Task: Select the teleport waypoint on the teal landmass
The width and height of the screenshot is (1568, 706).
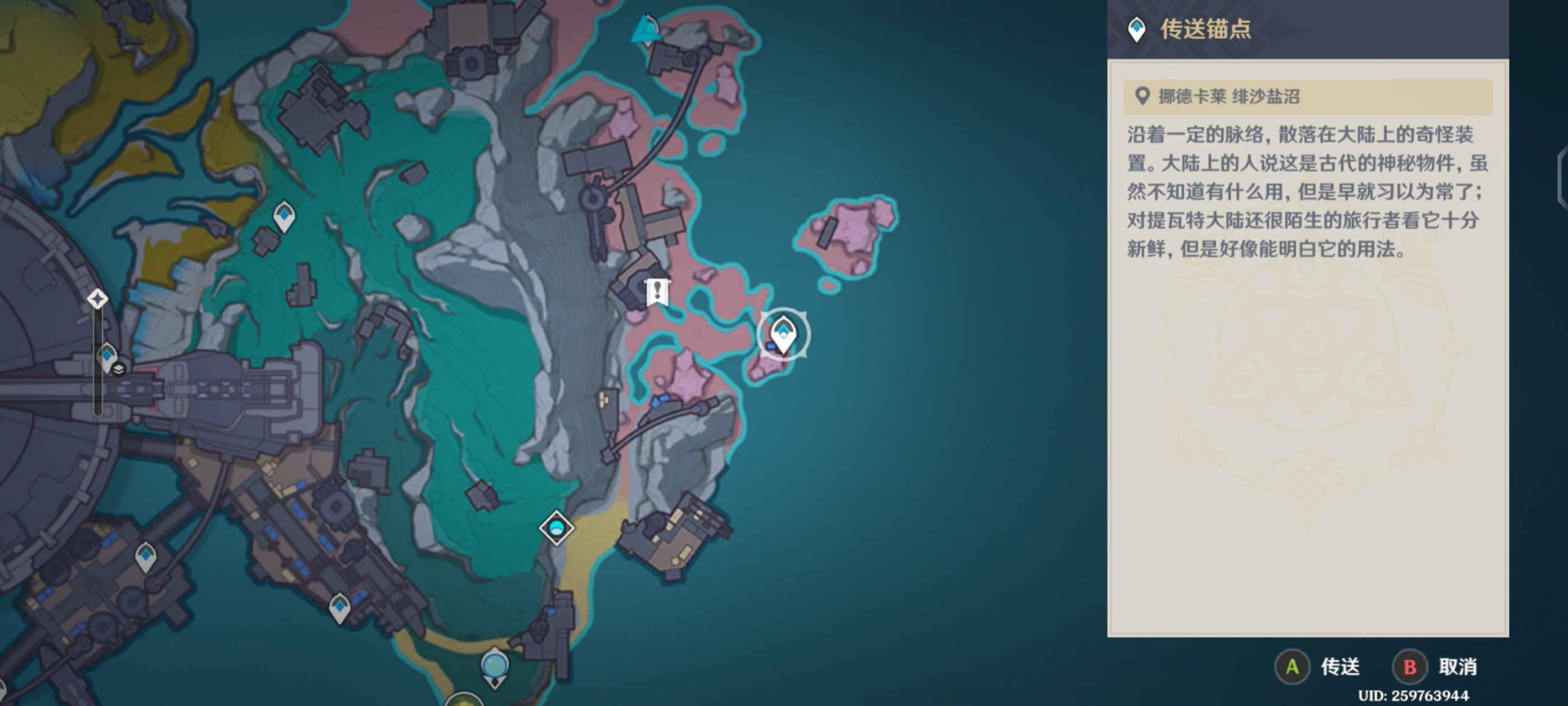Action: tap(284, 216)
